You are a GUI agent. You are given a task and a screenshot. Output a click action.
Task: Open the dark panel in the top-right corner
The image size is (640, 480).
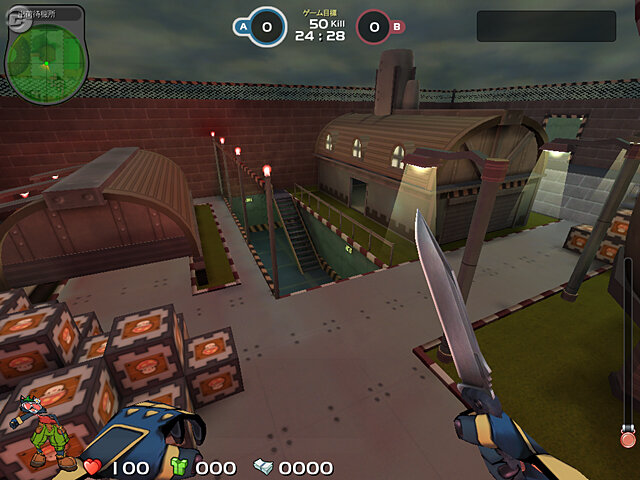pyautogui.click(x=545, y=26)
